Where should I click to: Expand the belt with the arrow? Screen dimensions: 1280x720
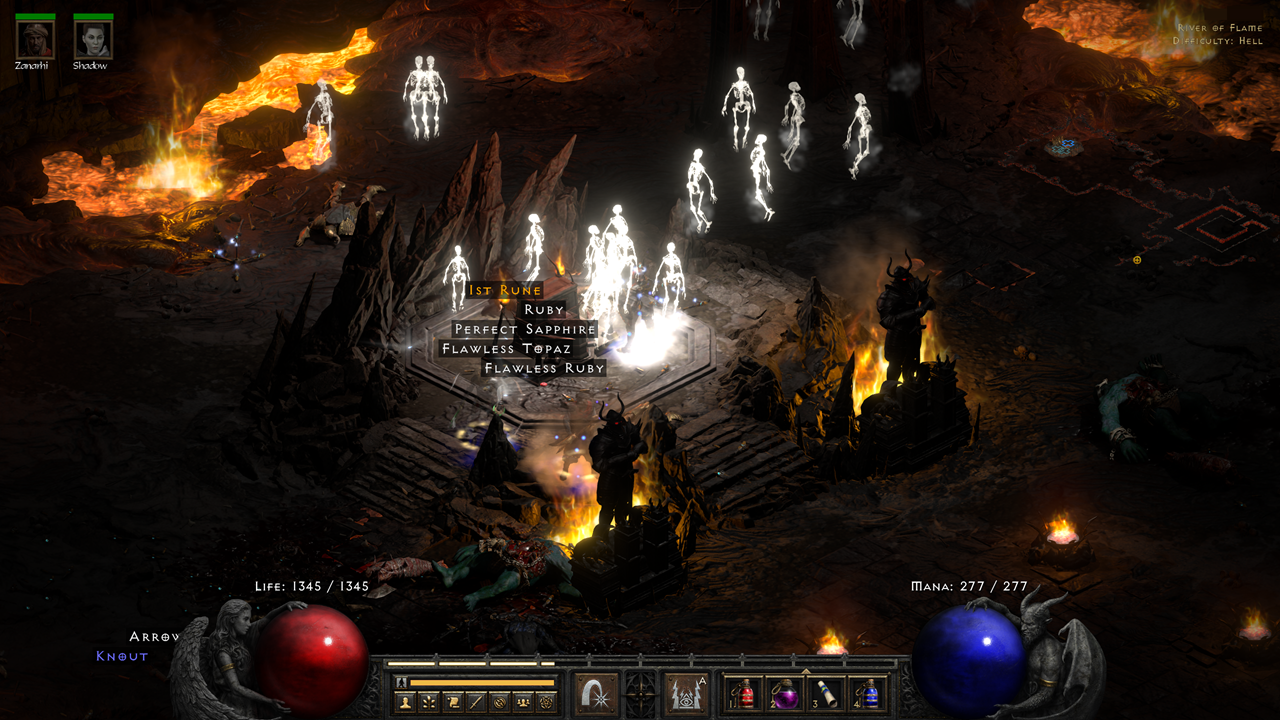[x=805, y=671]
